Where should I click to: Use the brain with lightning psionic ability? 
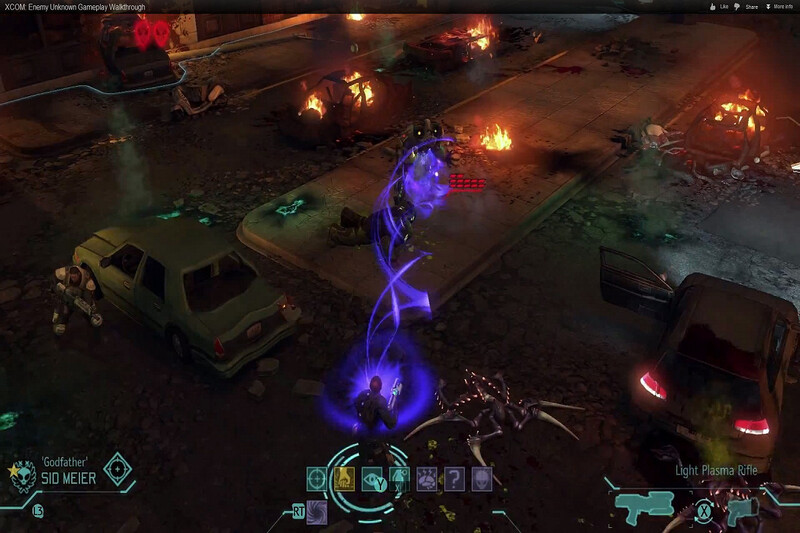pos(426,479)
